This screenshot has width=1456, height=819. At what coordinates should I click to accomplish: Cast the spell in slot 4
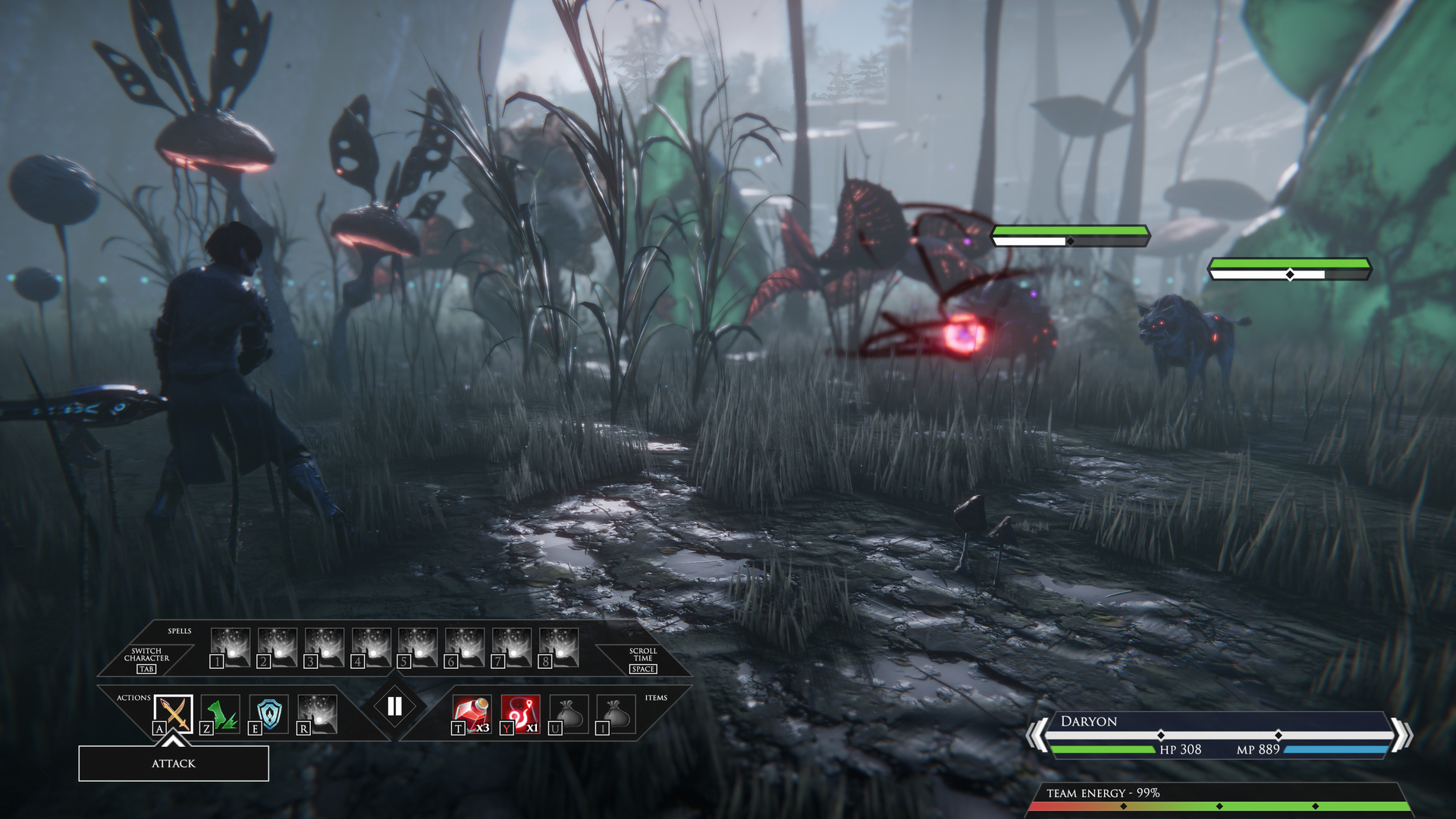tap(372, 648)
